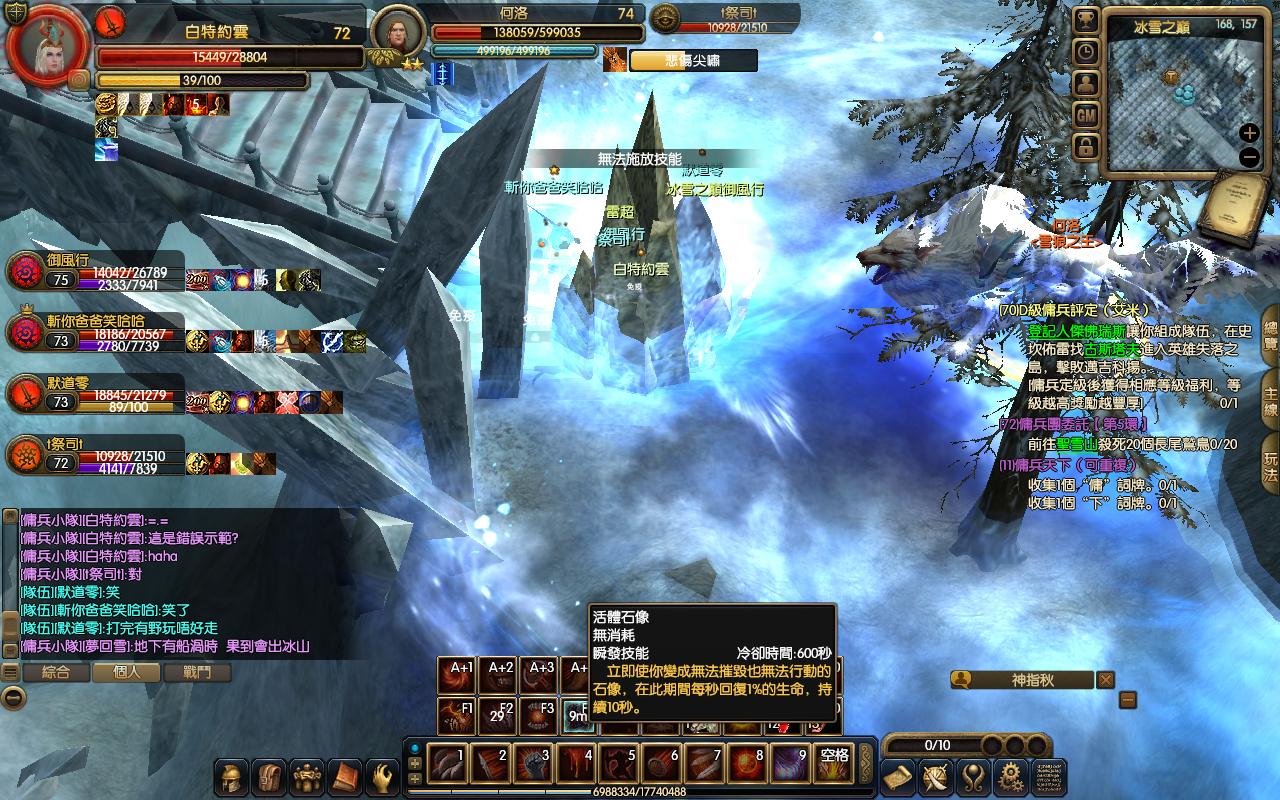Select the 個人 chat tab

(127, 673)
